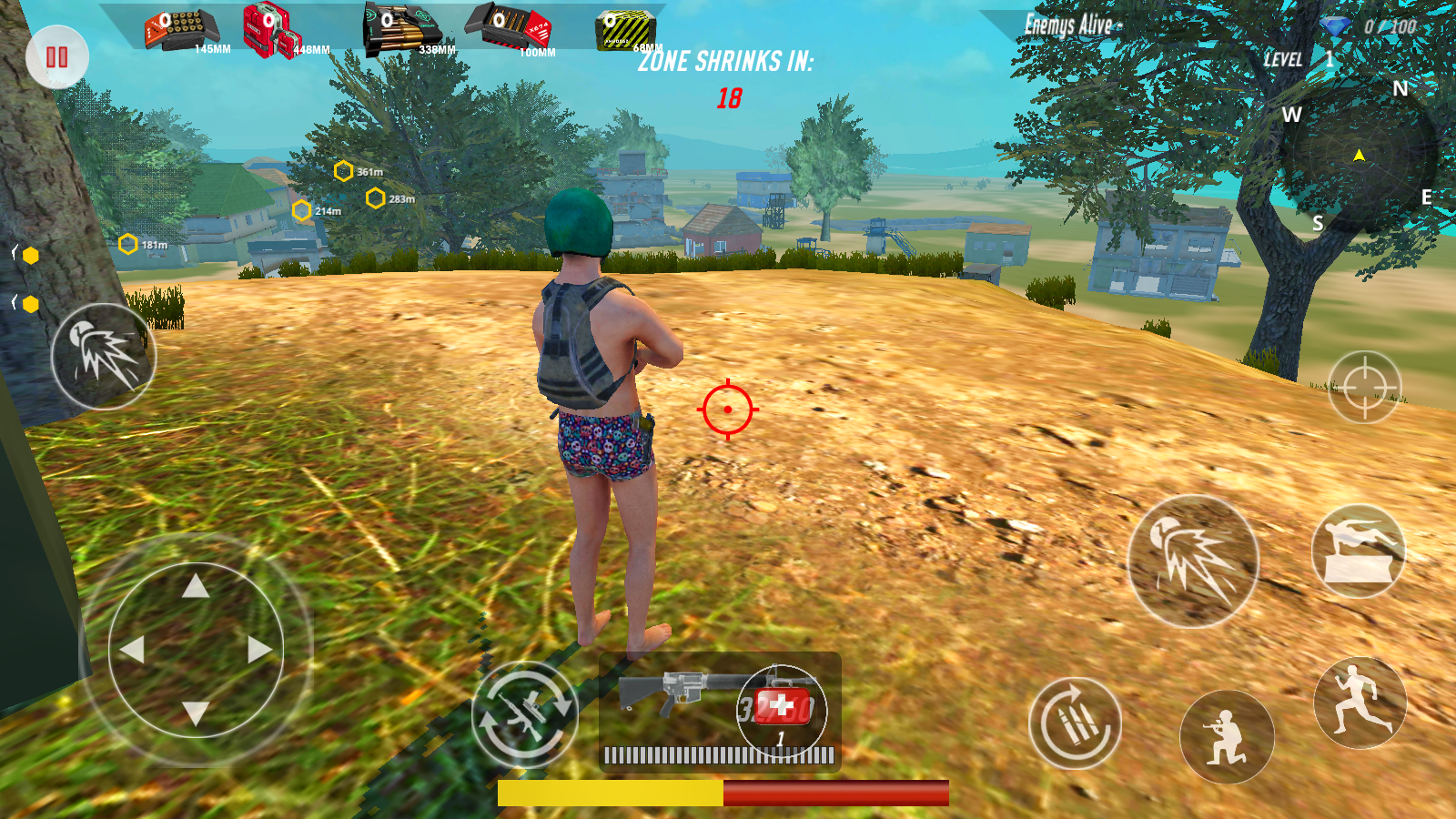Reload weapon with the bullets button
Viewport: 1456px width, 819px height.
(x=1075, y=723)
